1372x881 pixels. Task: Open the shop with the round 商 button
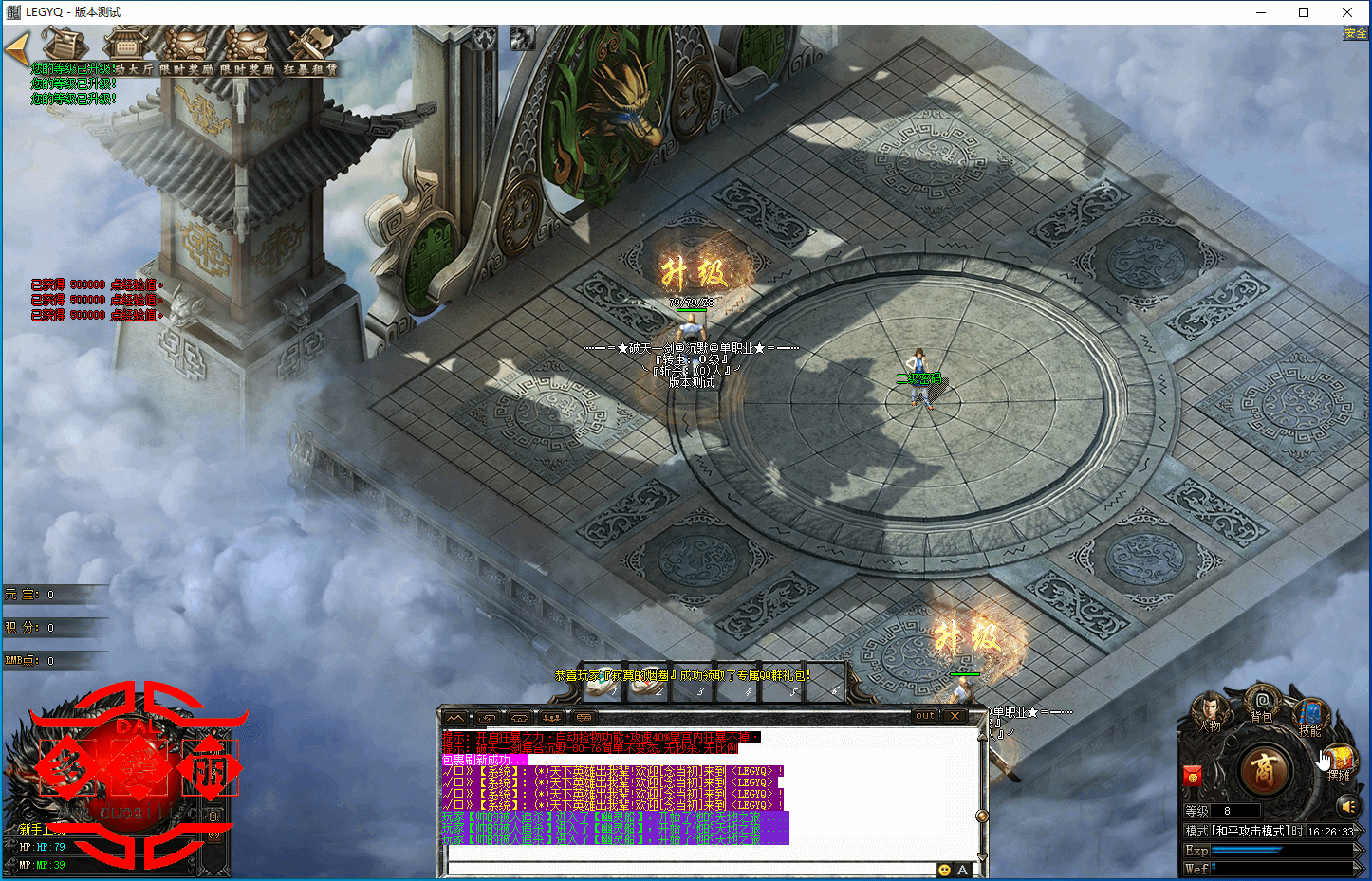1264,769
